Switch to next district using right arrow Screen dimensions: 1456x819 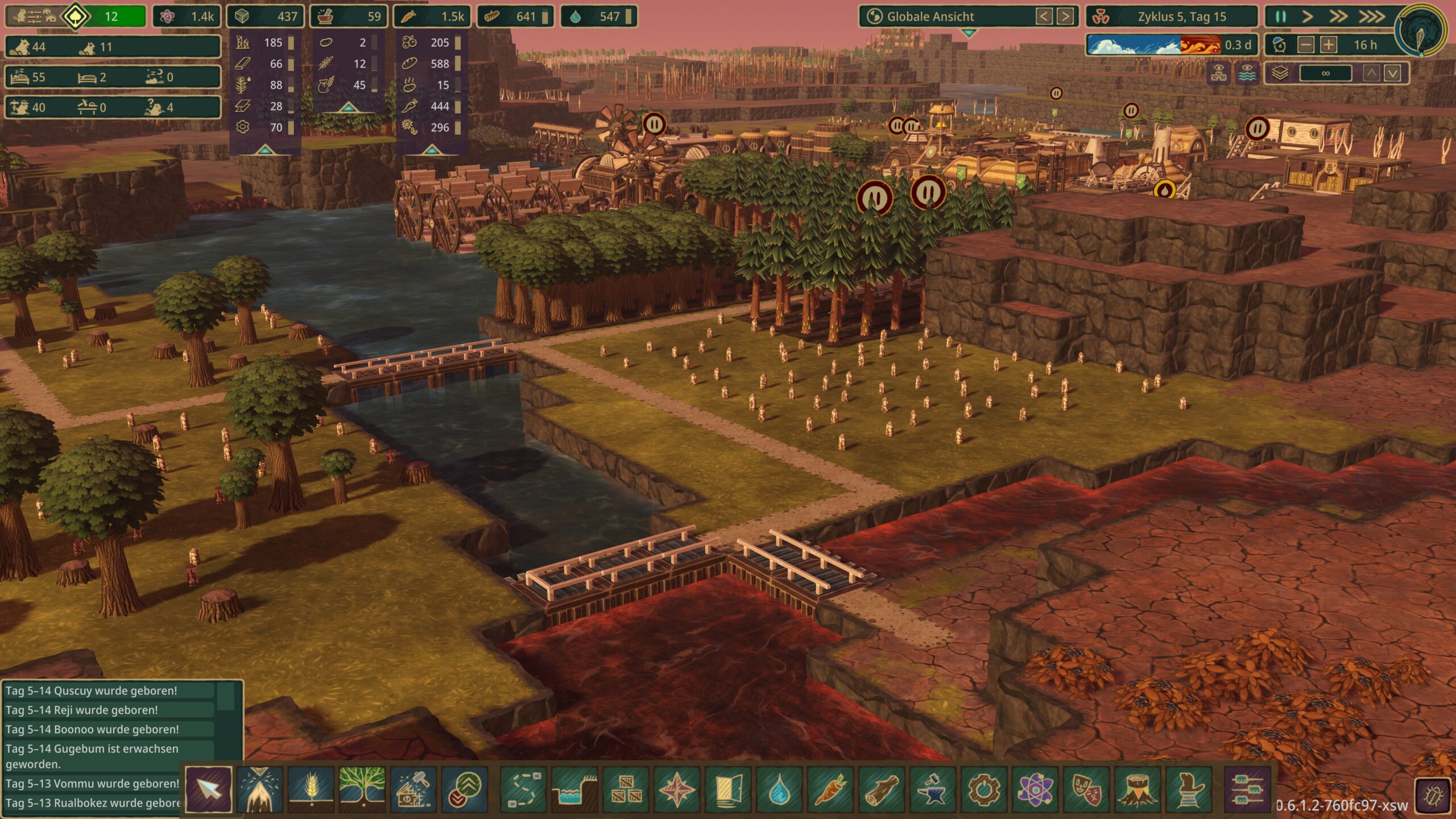[x=1065, y=16]
